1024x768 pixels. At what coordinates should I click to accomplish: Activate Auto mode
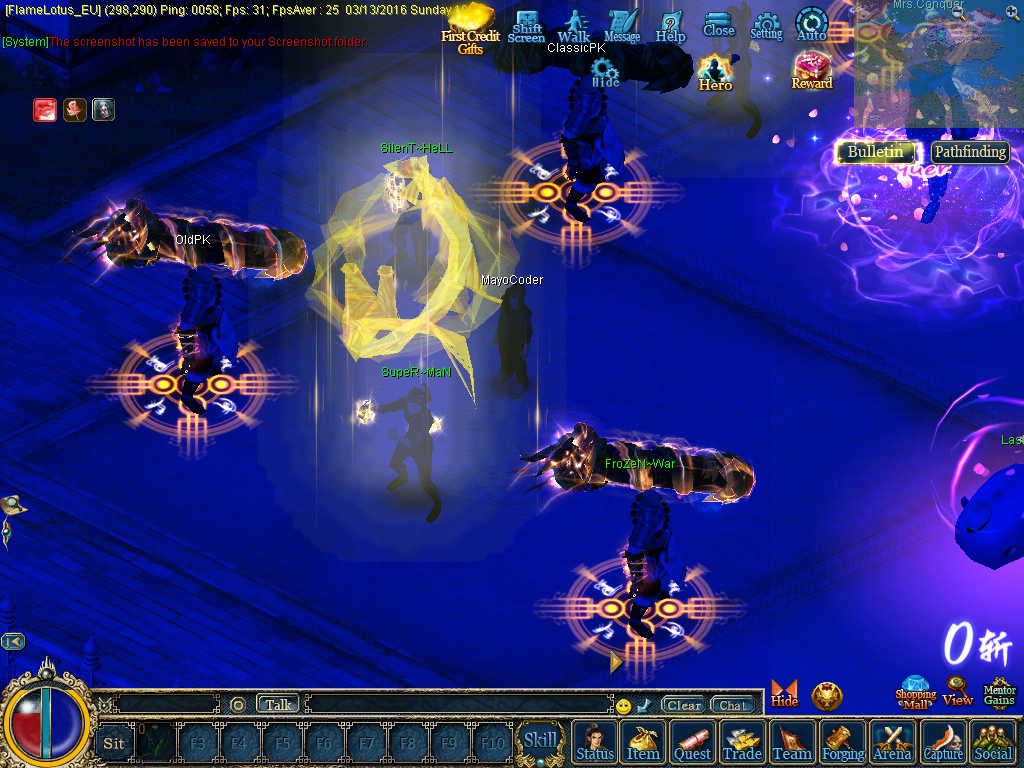click(x=811, y=26)
